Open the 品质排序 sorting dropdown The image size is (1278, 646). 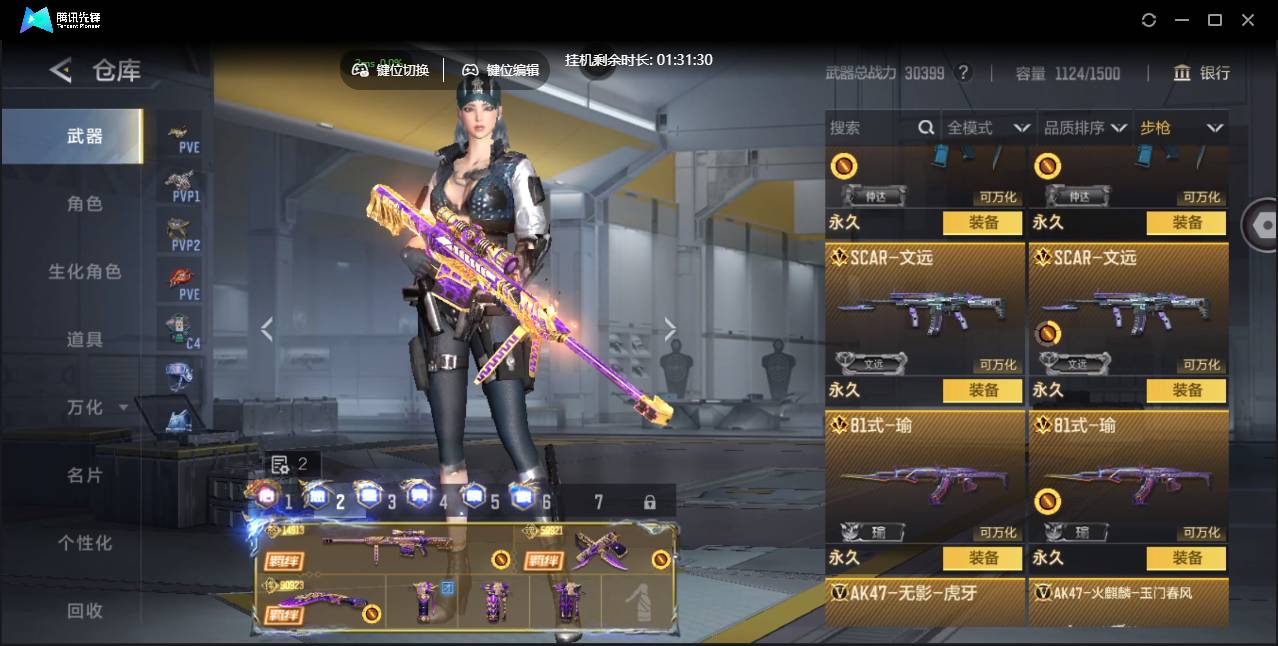[1085, 128]
